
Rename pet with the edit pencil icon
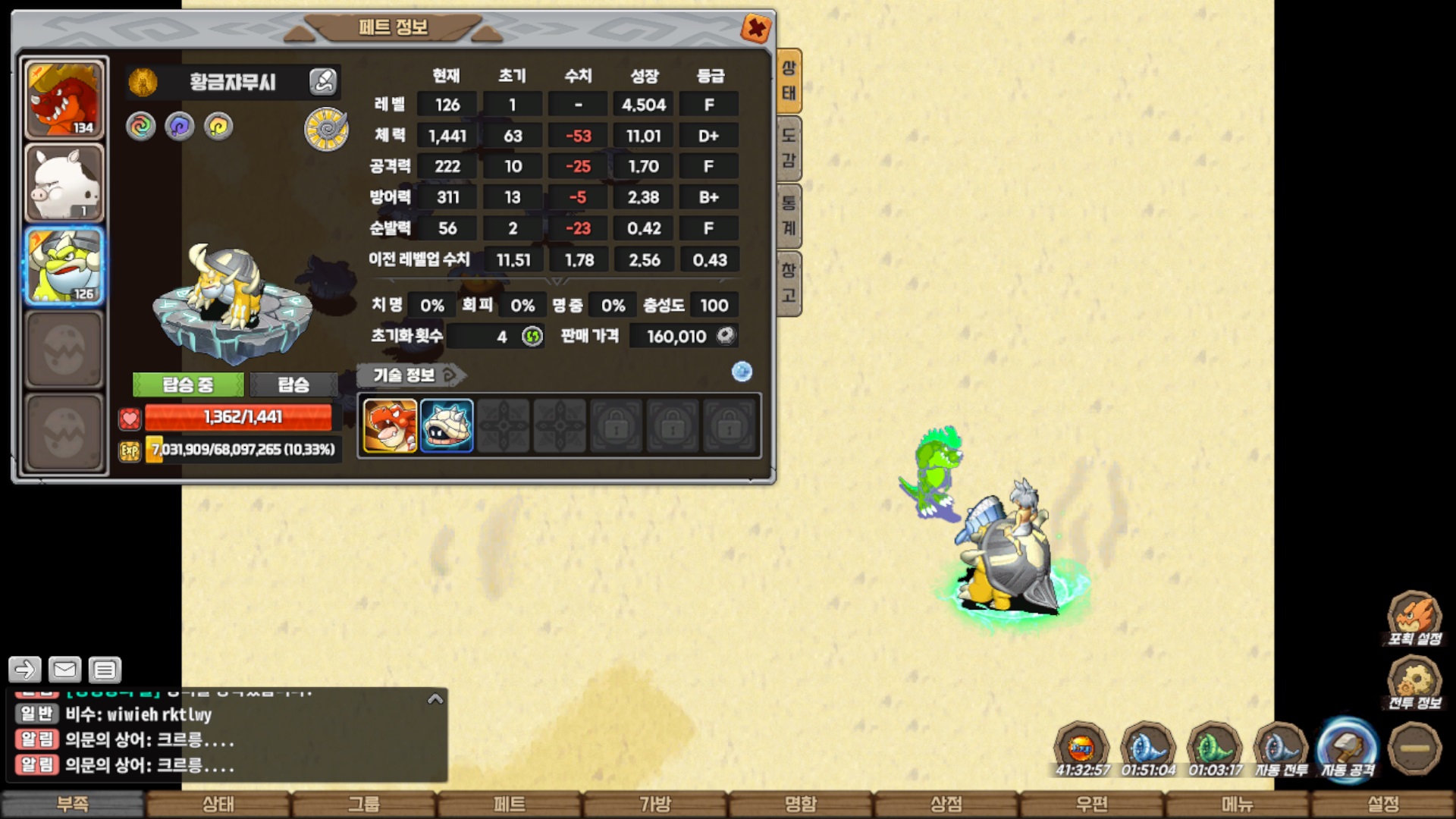click(x=323, y=81)
